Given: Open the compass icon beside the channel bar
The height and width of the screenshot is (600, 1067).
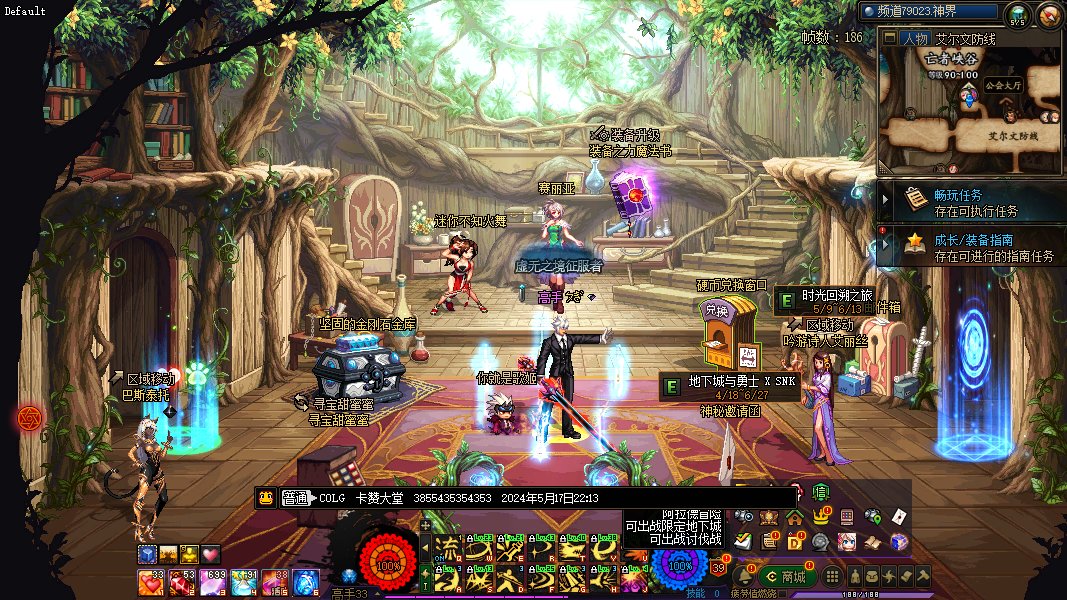Looking at the screenshot, I should click(x=1049, y=15).
